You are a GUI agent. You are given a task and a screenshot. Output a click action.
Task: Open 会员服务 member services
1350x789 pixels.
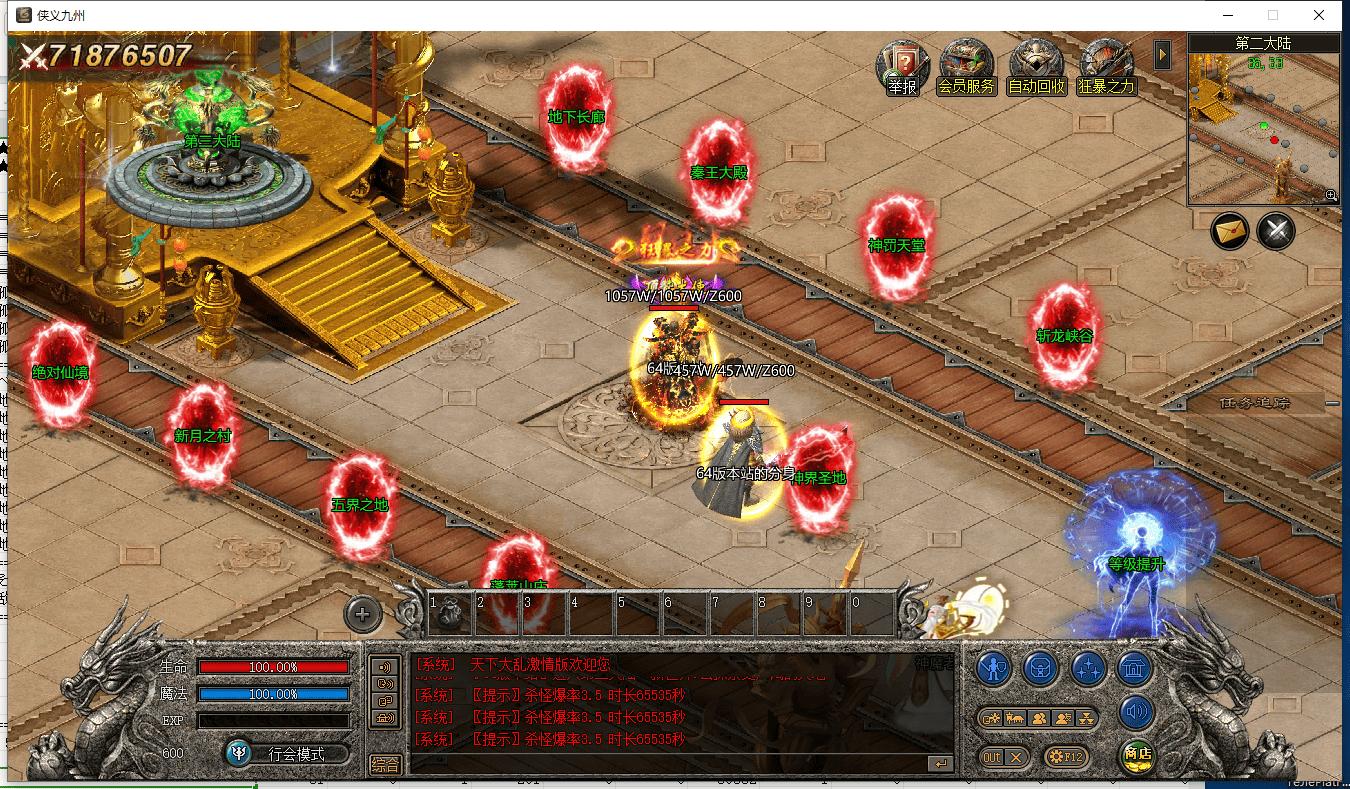pos(966,68)
